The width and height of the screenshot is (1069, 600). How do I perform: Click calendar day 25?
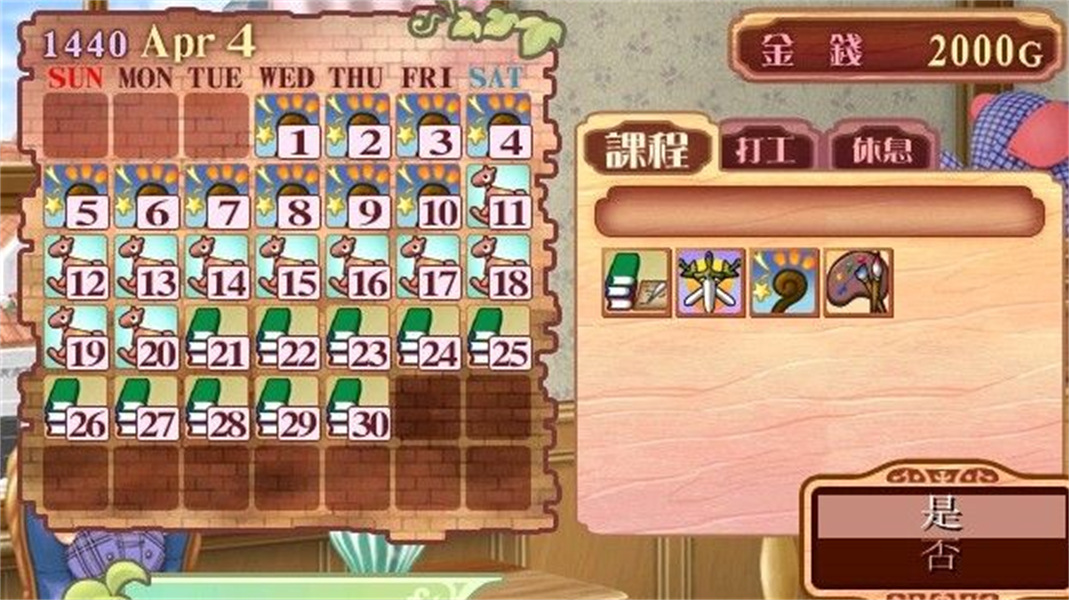pos(498,338)
